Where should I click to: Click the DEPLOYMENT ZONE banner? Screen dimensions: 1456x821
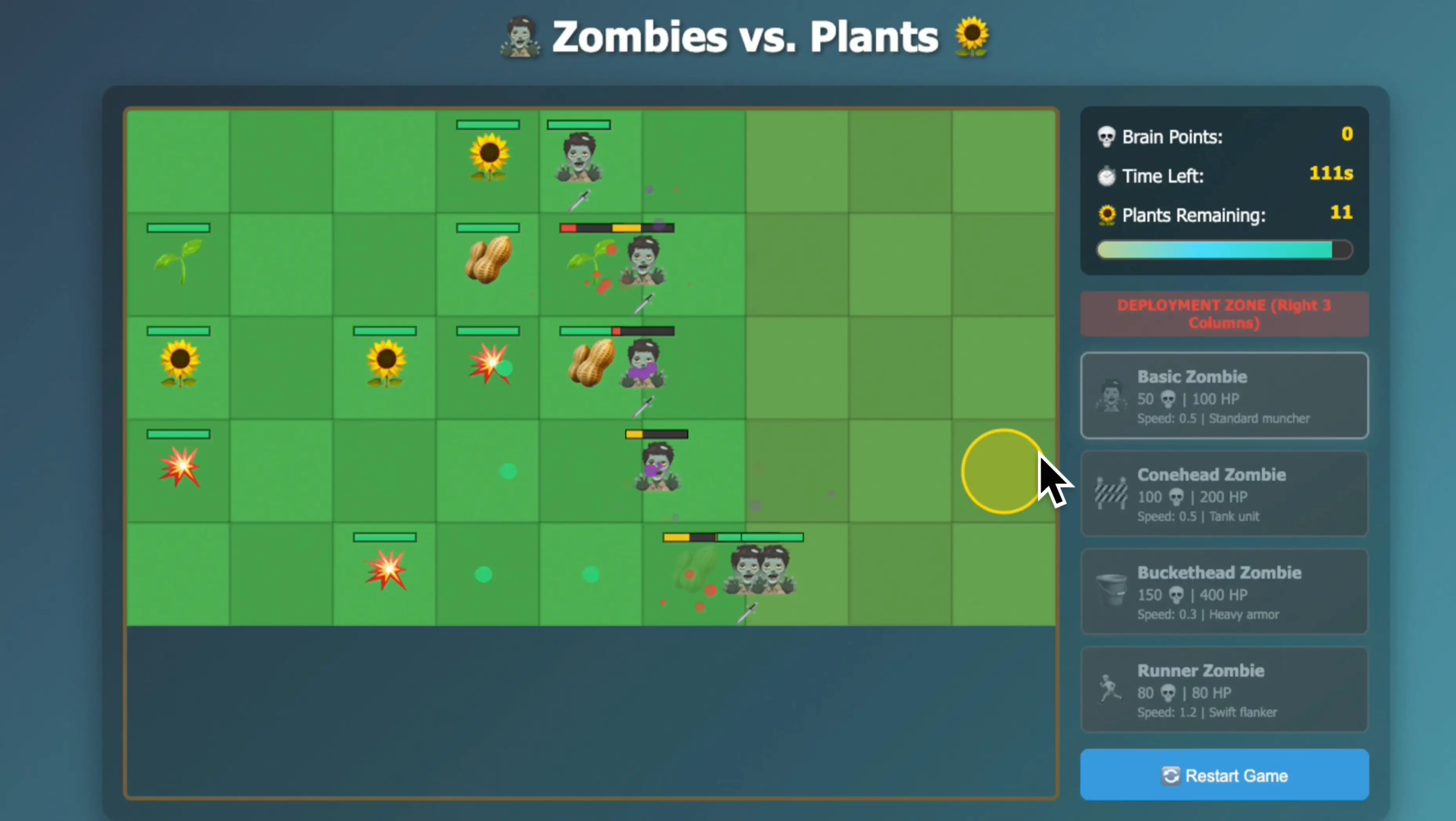tap(1223, 314)
